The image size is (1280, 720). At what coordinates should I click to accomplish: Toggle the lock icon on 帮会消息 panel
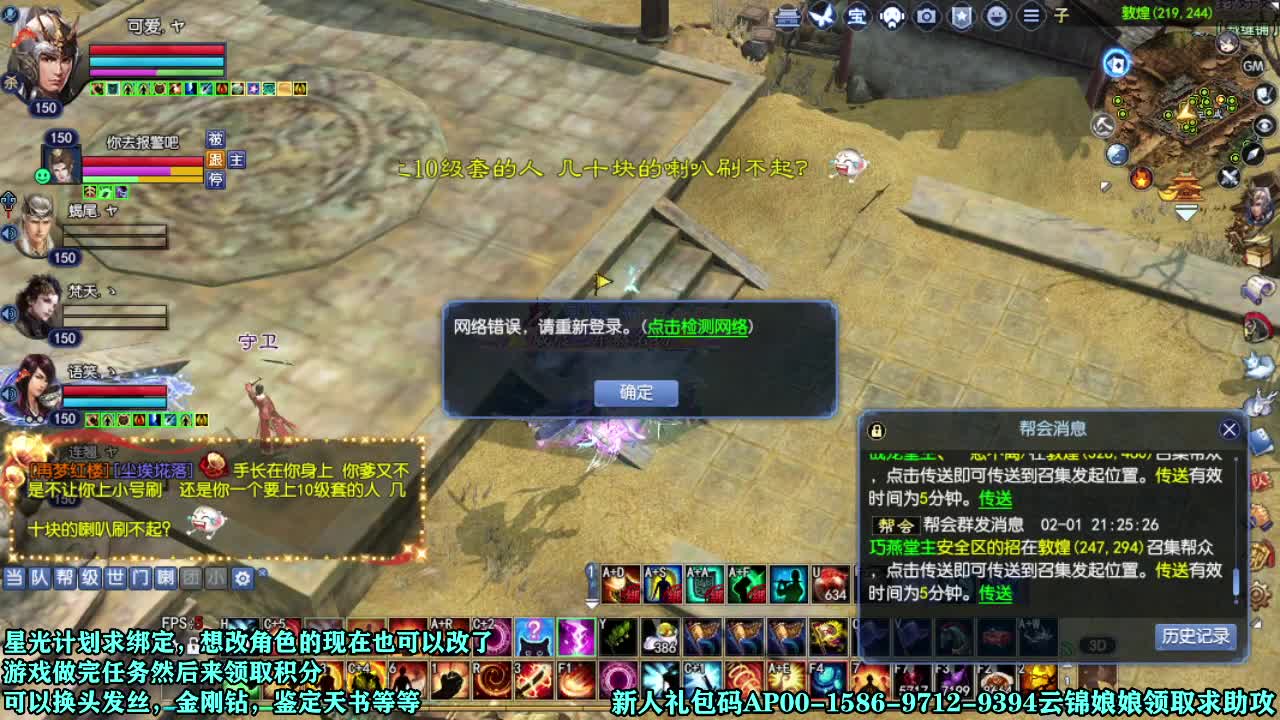(x=878, y=429)
